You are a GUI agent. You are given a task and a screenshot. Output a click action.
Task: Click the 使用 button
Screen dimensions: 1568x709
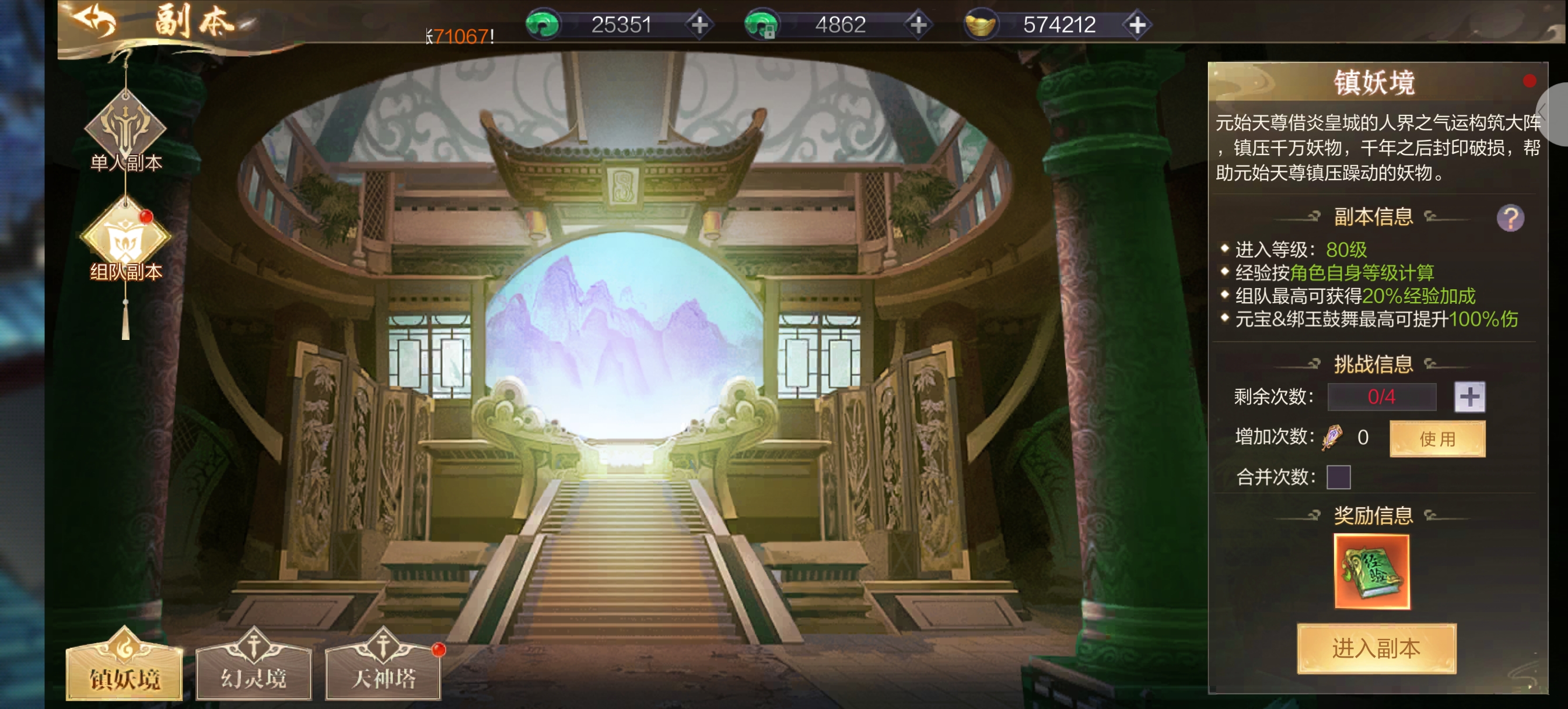click(x=1437, y=438)
